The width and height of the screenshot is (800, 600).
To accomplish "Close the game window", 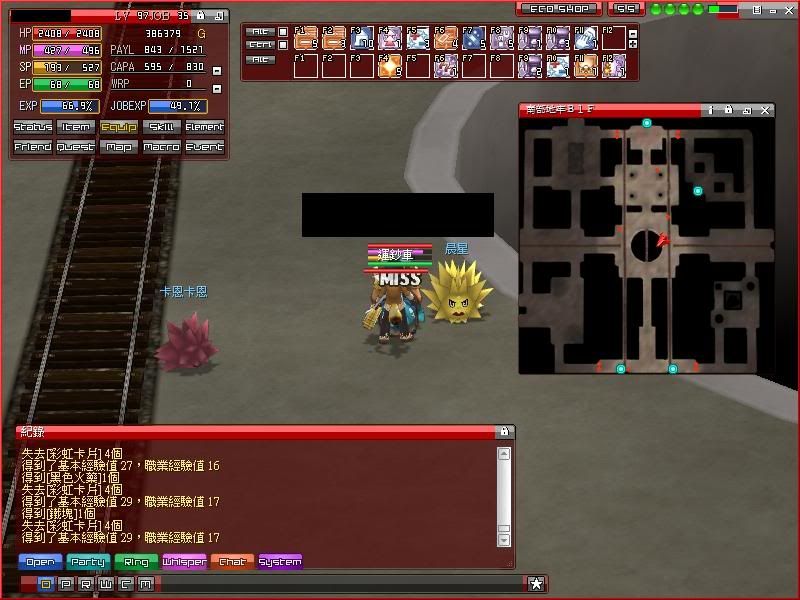I will coord(789,9).
